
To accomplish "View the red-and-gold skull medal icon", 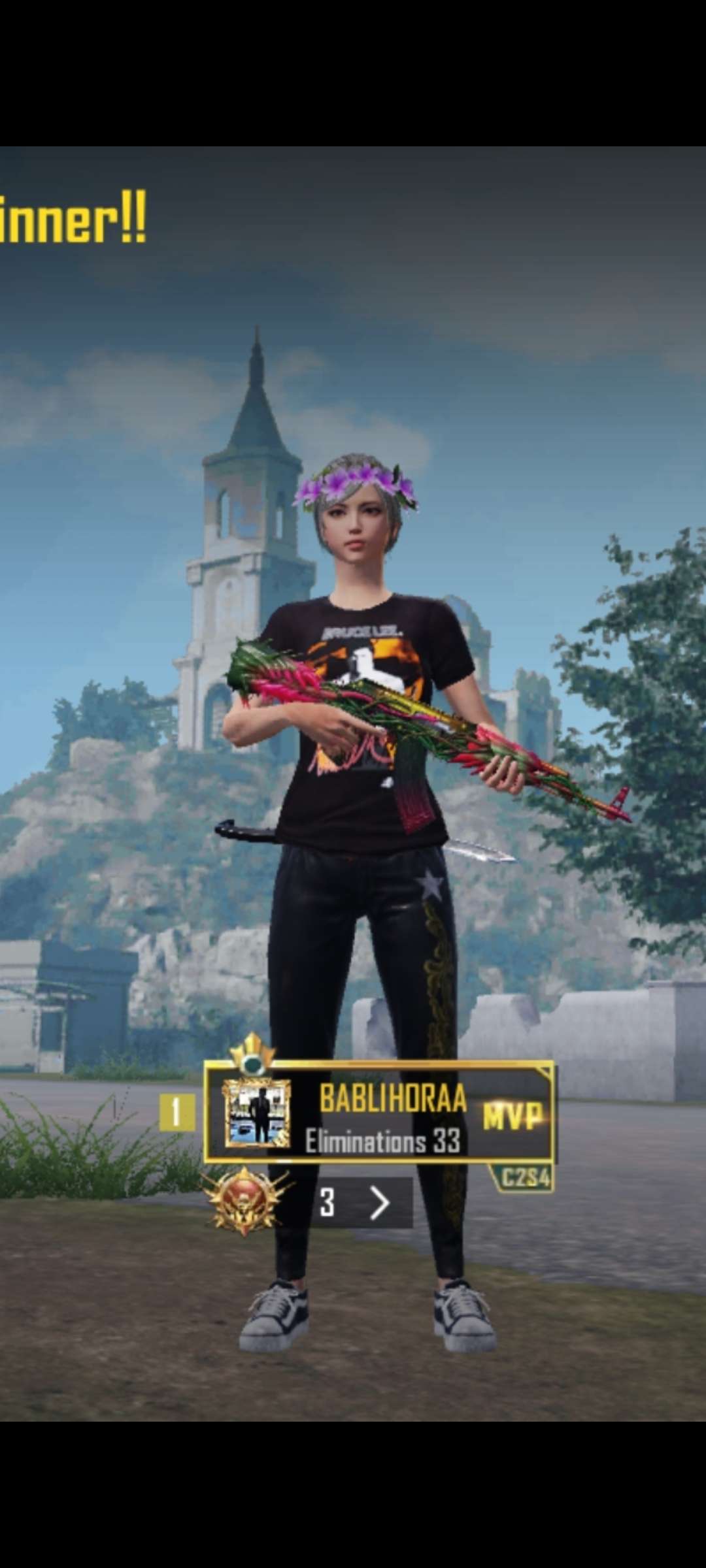I will (x=245, y=1201).
